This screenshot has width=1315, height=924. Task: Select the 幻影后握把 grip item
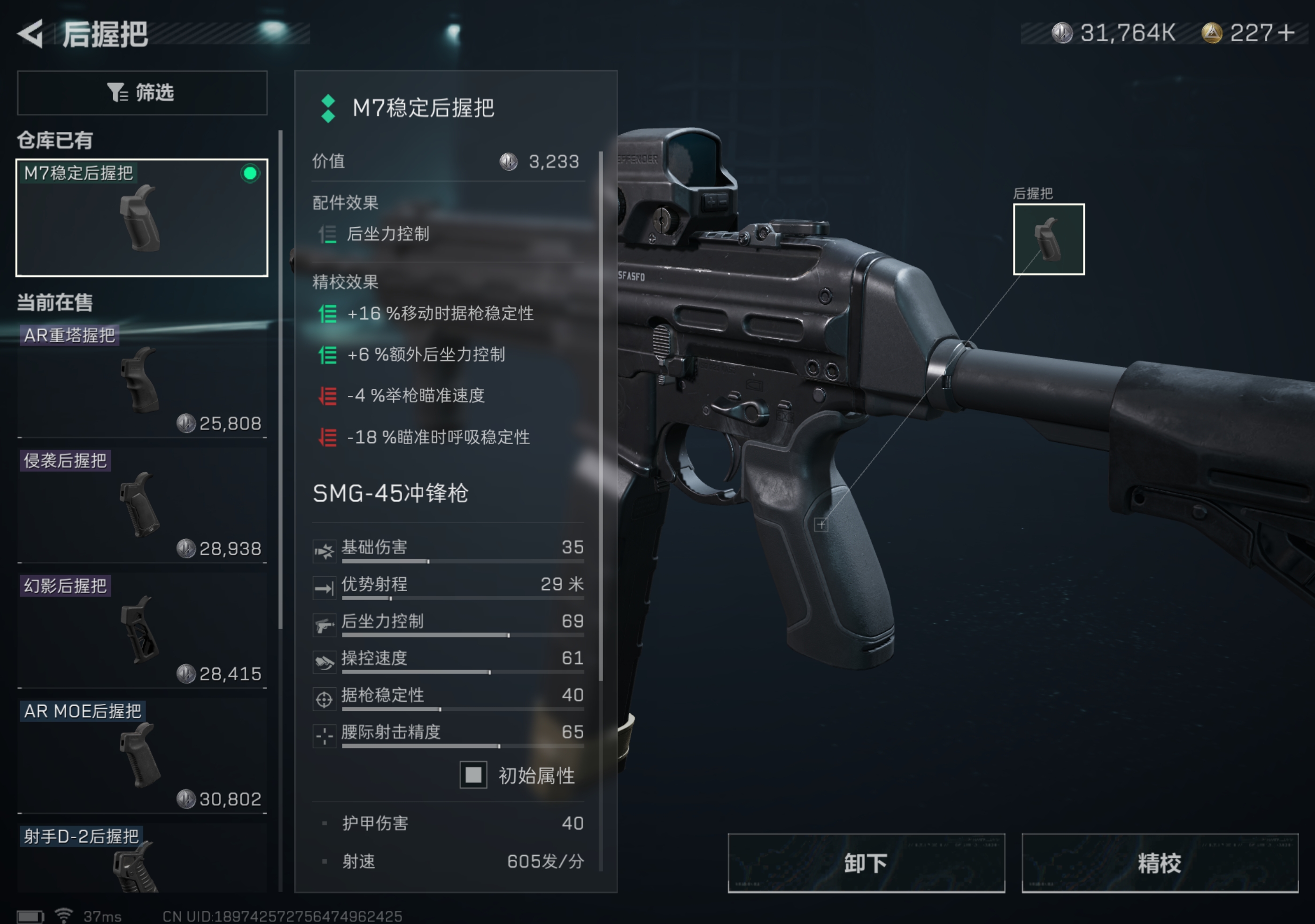tap(142, 631)
